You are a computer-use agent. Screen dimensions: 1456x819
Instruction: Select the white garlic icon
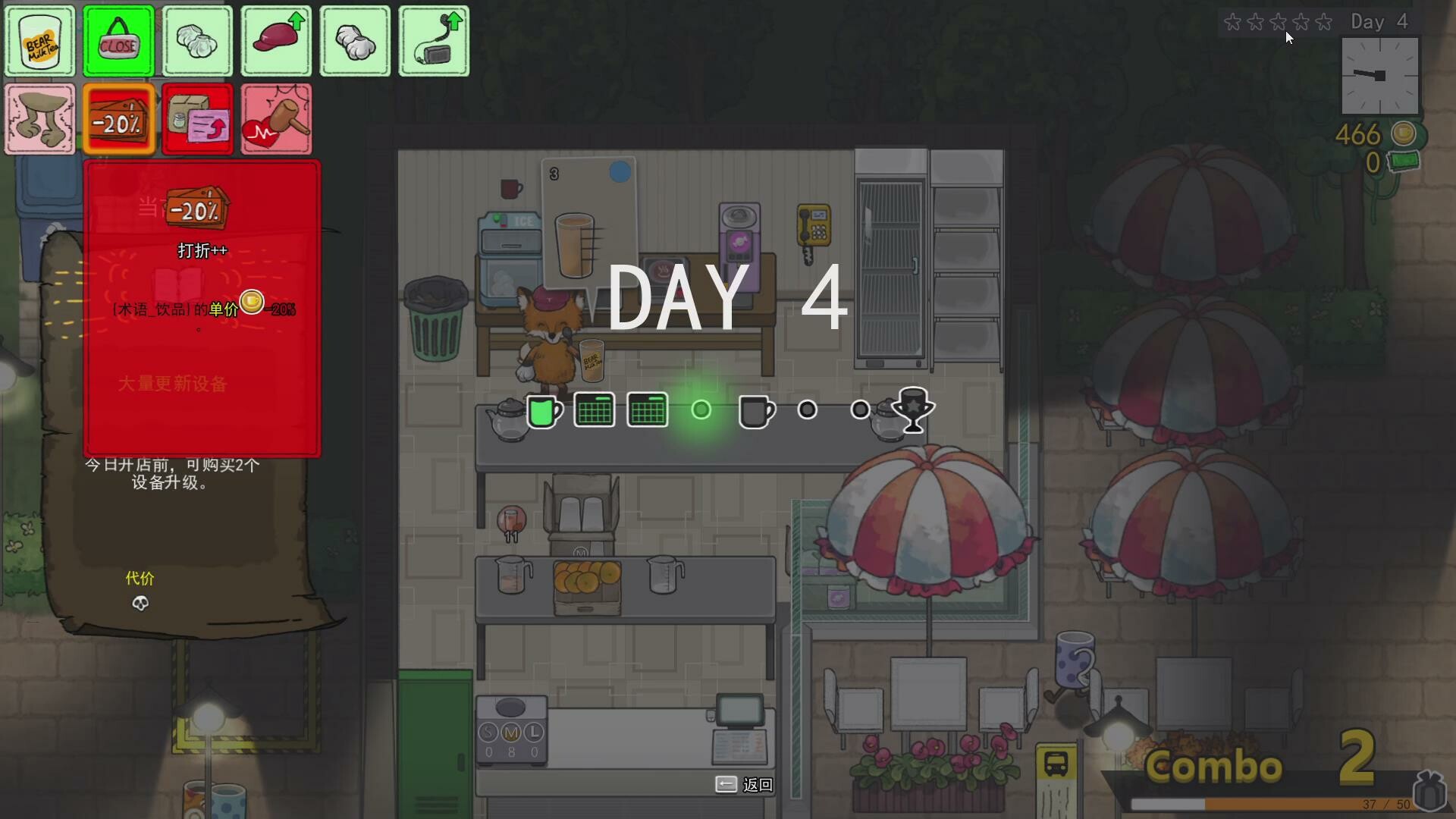[355, 41]
